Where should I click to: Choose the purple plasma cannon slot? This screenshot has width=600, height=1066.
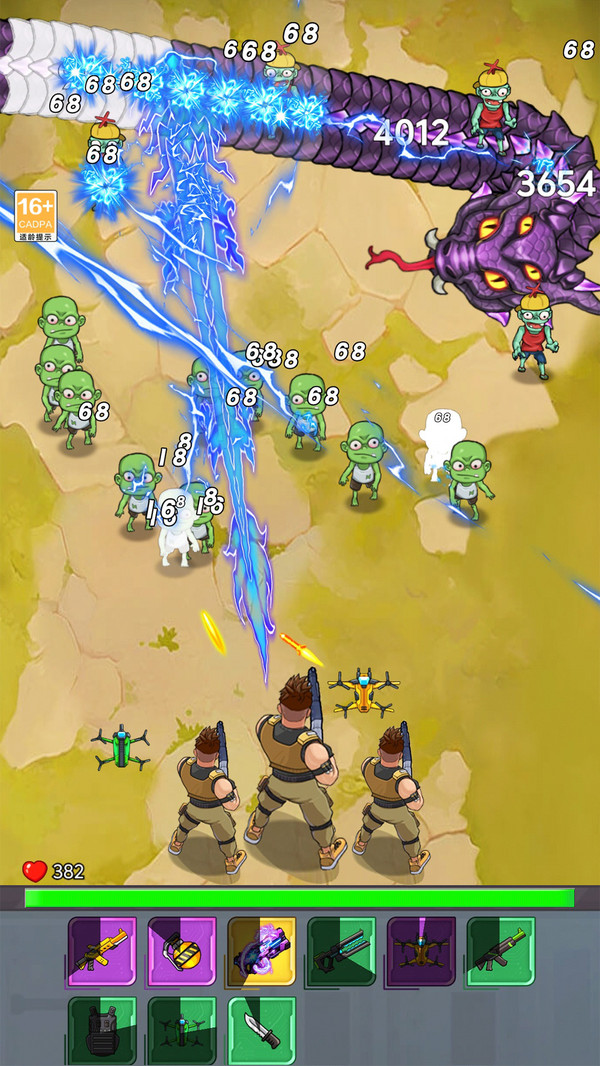[x=262, y=951]
